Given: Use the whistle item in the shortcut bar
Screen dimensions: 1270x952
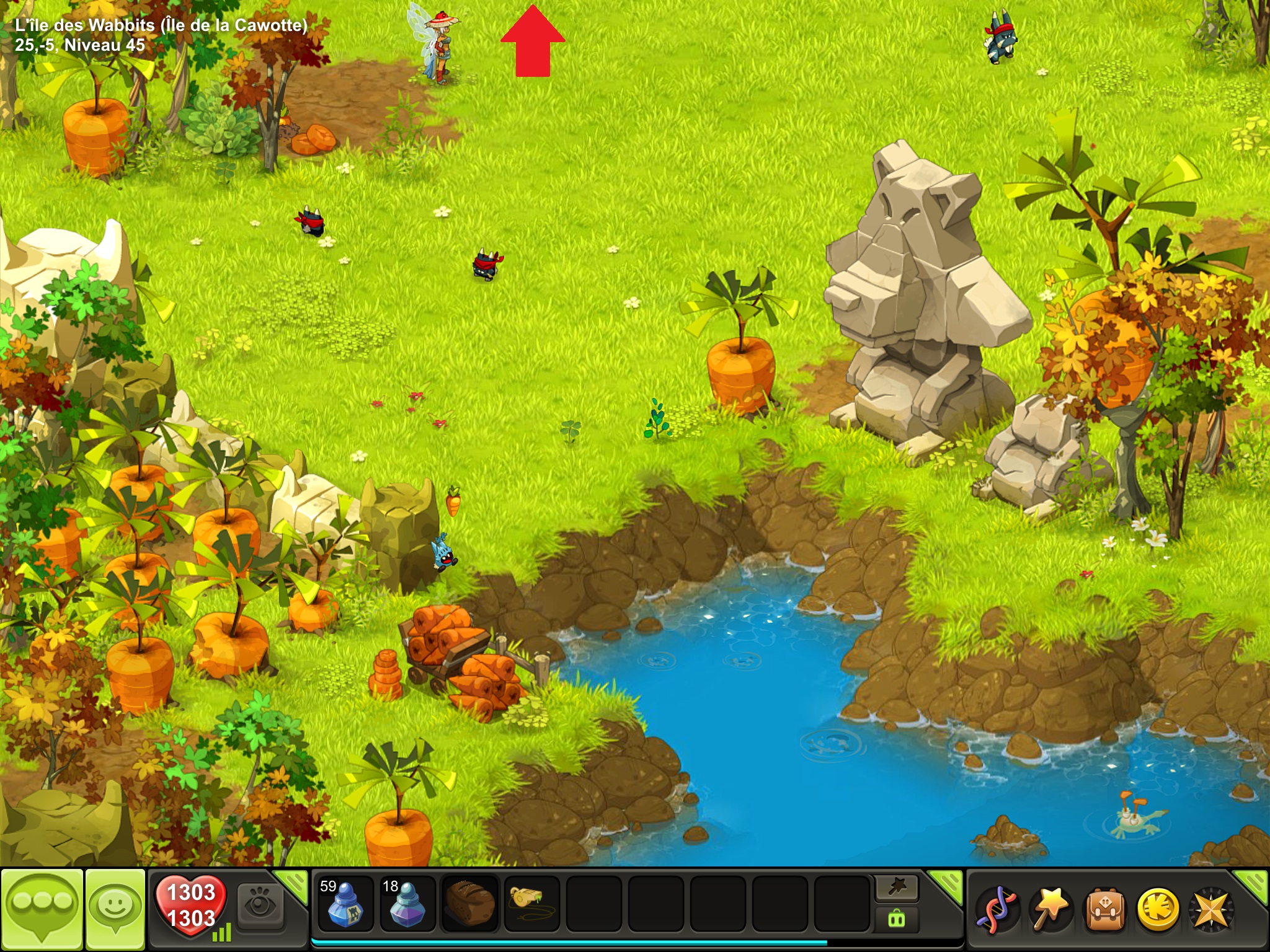Looking at the screenshot, I should coord(531,904).
